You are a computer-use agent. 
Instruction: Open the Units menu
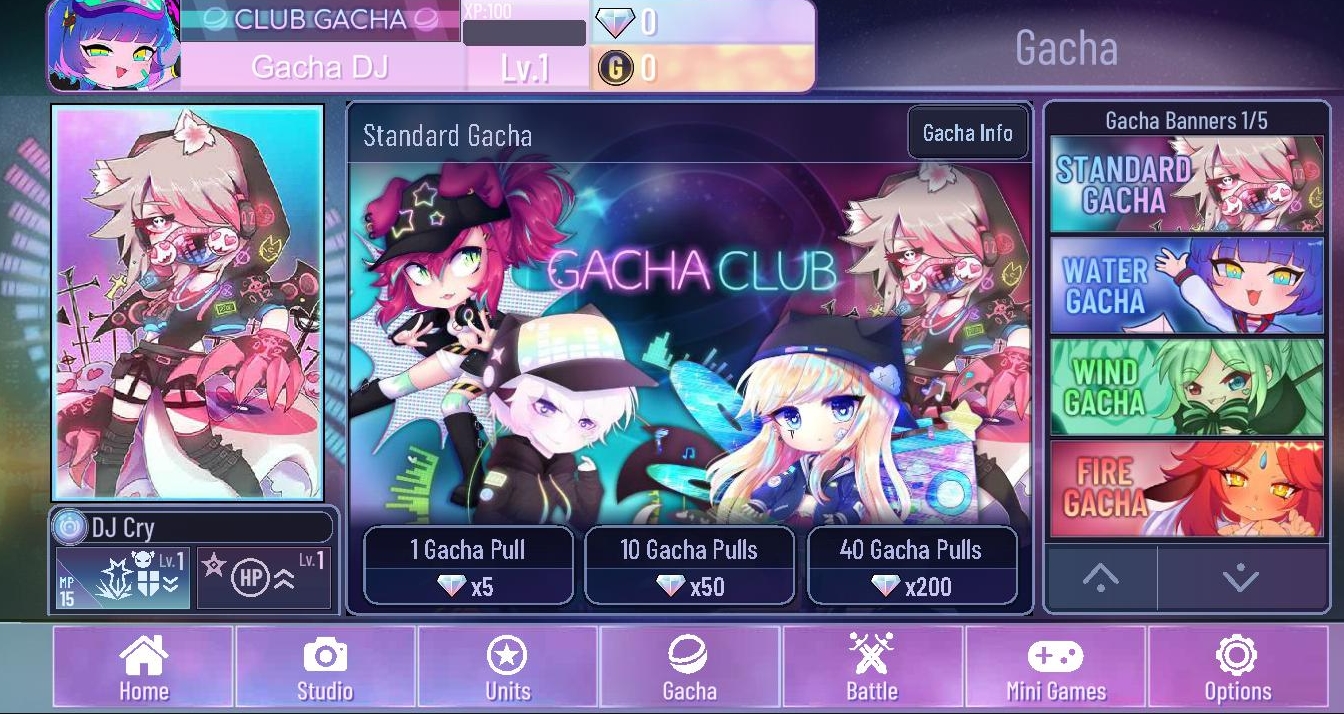click(x=507, y=669)
